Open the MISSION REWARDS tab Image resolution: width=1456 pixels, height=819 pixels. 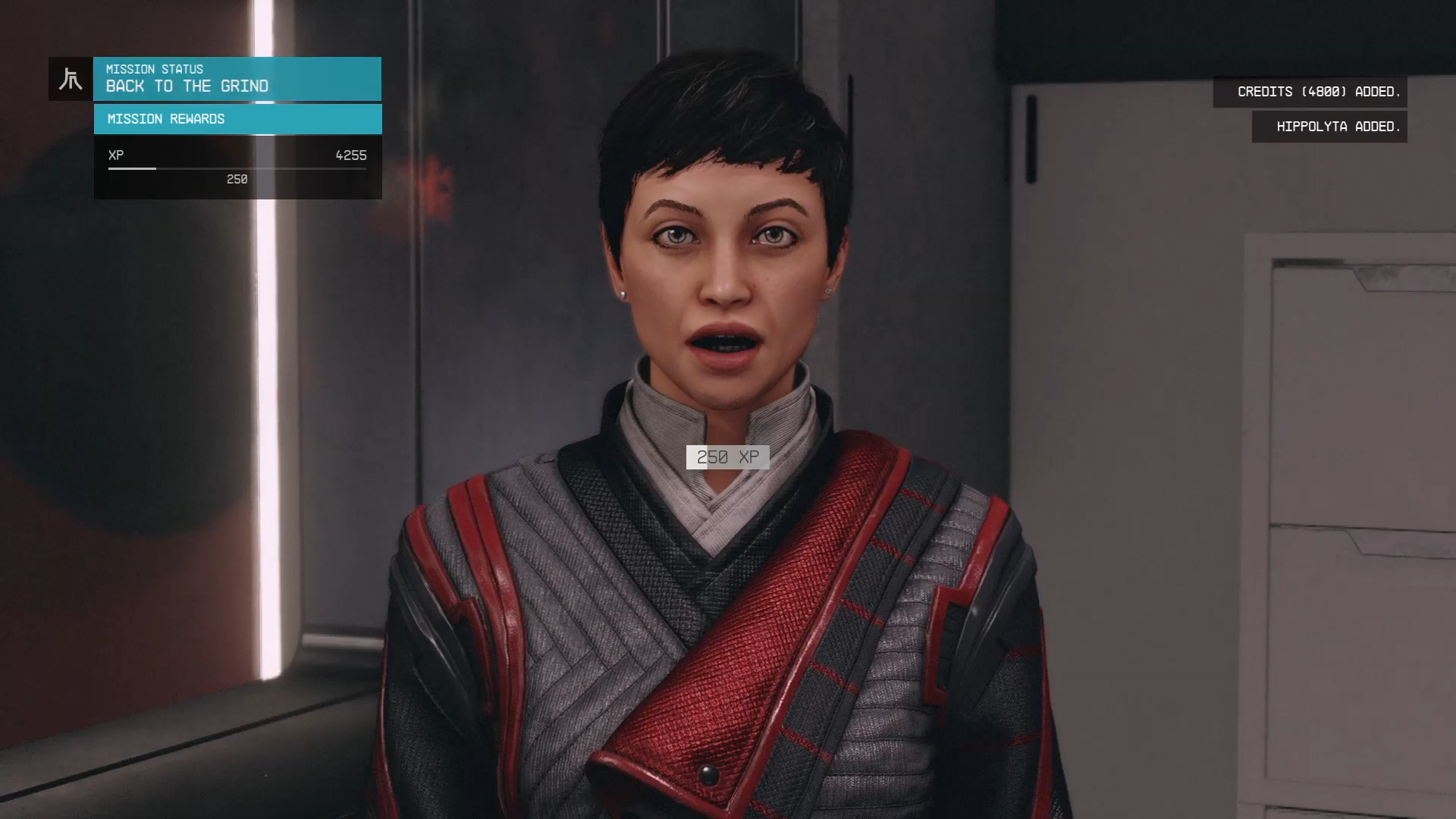165,118
